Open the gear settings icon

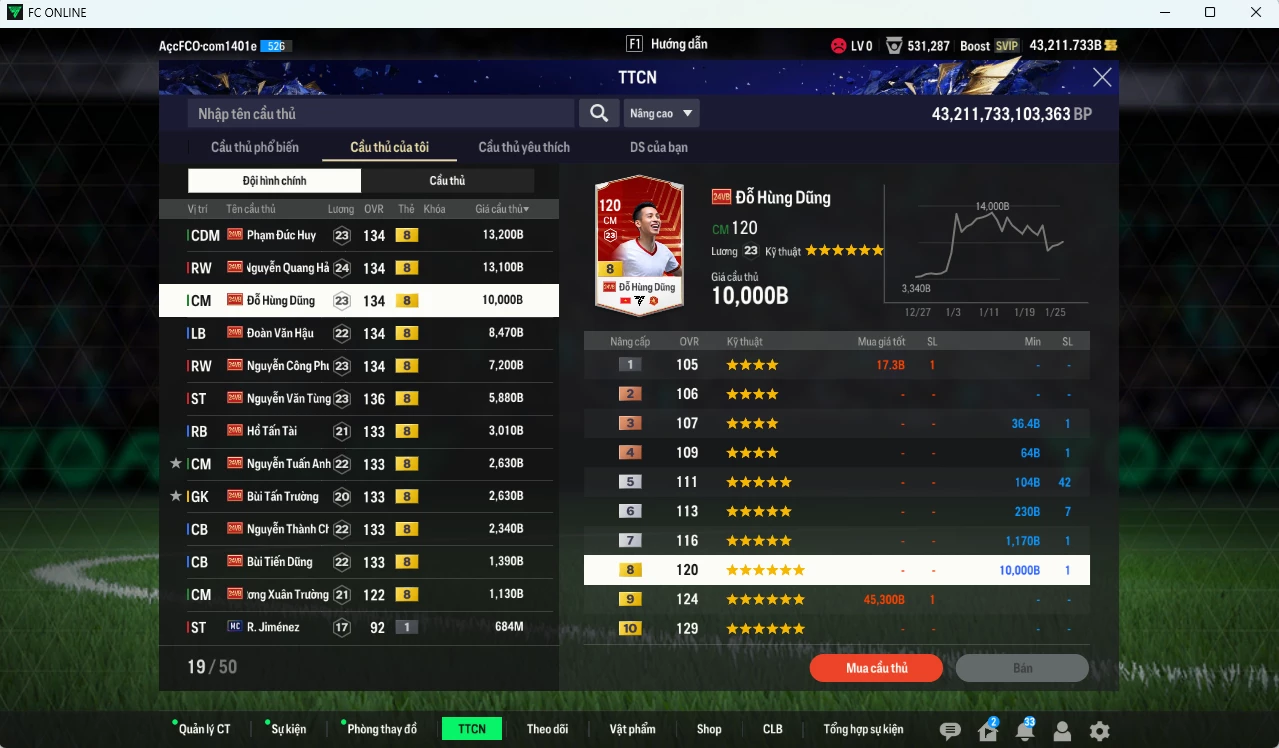1099,731
